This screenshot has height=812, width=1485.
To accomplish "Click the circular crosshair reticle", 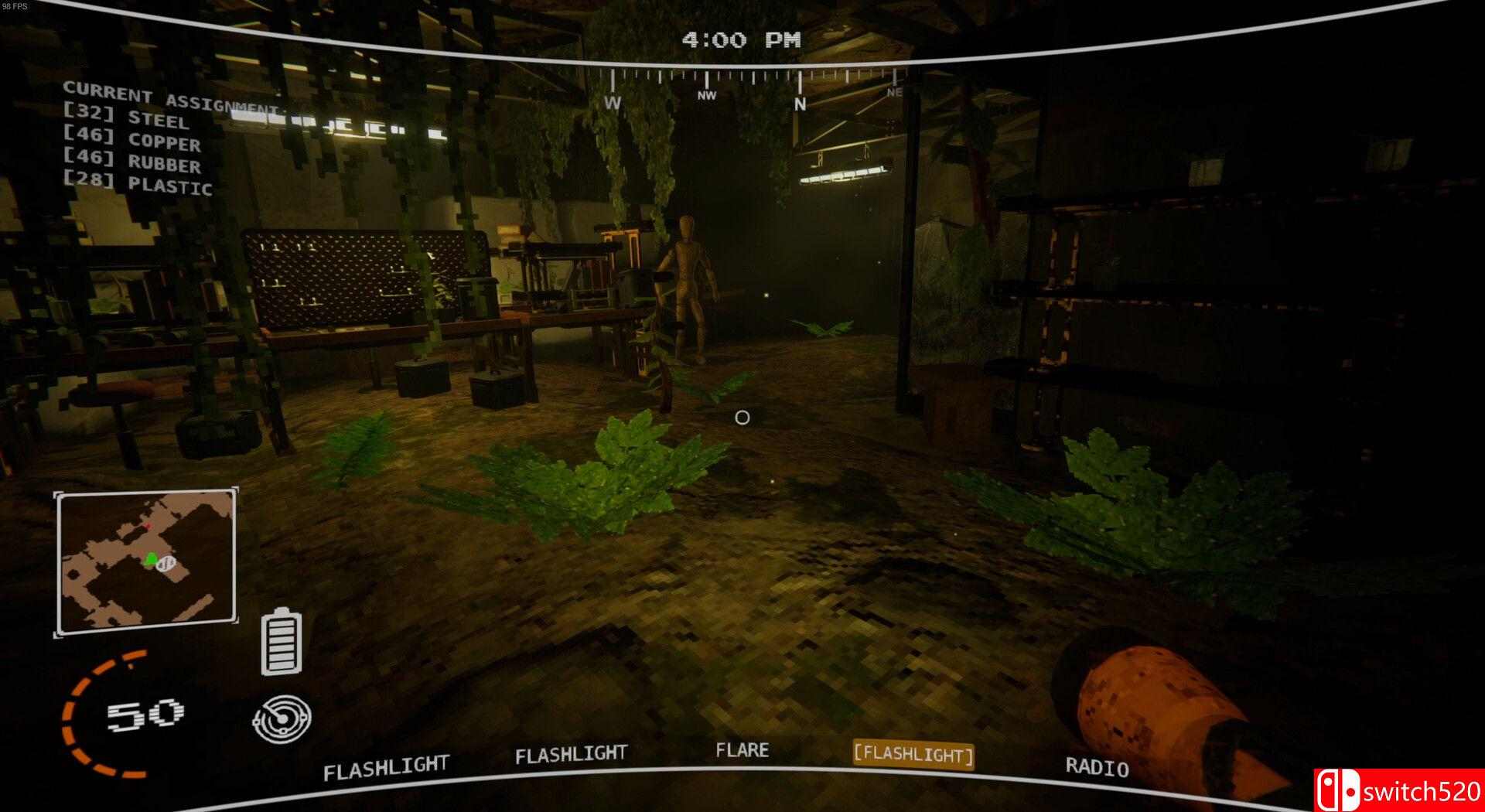I will pos(742,418).
